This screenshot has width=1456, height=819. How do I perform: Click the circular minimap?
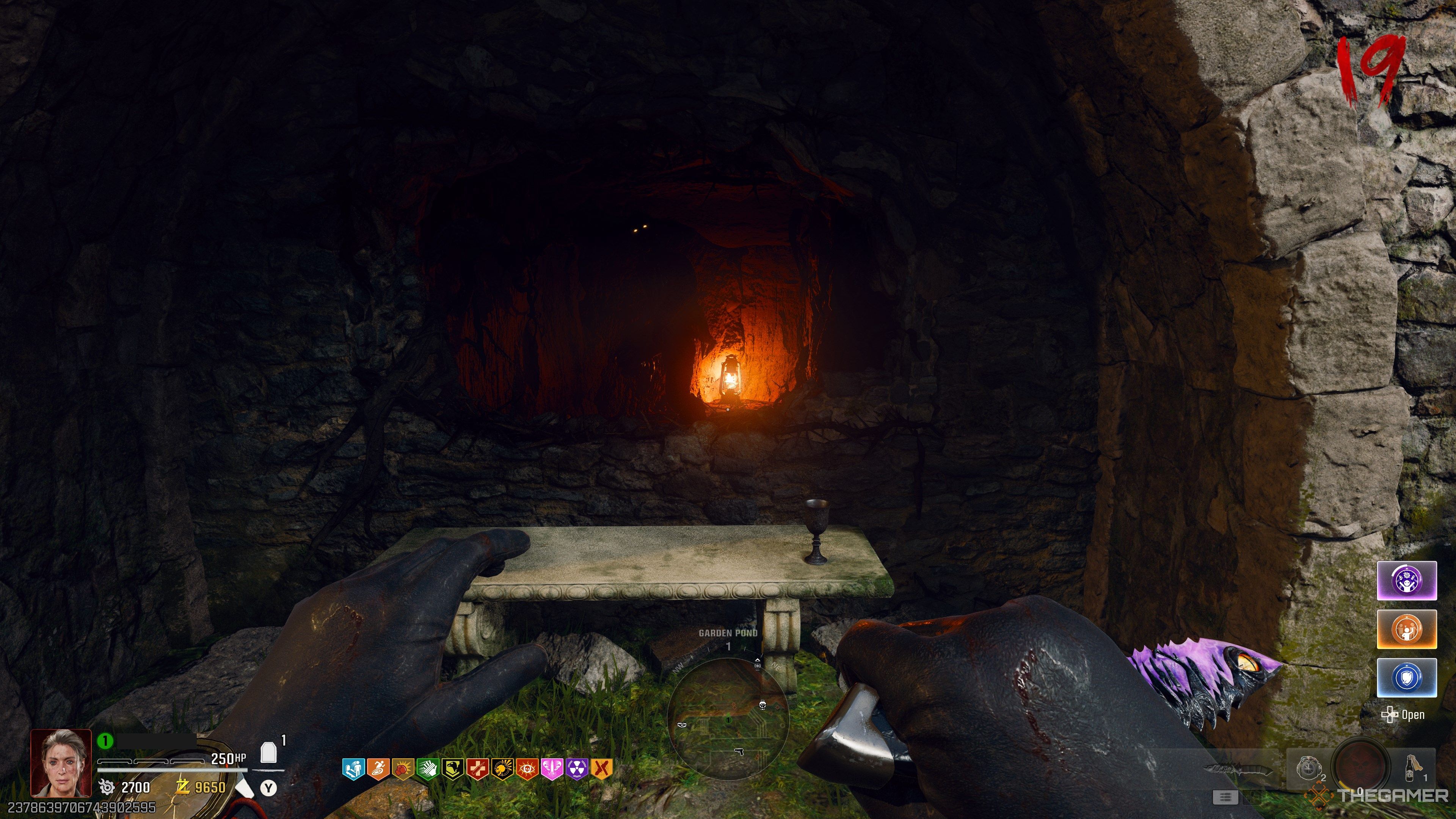click(728, 719)
